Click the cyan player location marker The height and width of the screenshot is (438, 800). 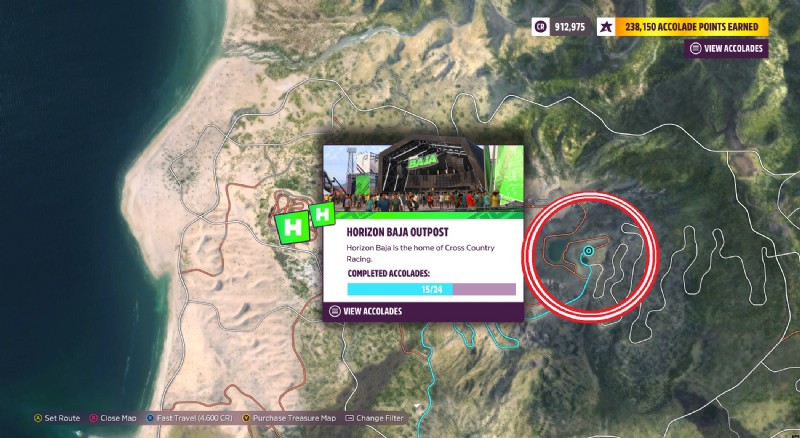tap(589, 251)
